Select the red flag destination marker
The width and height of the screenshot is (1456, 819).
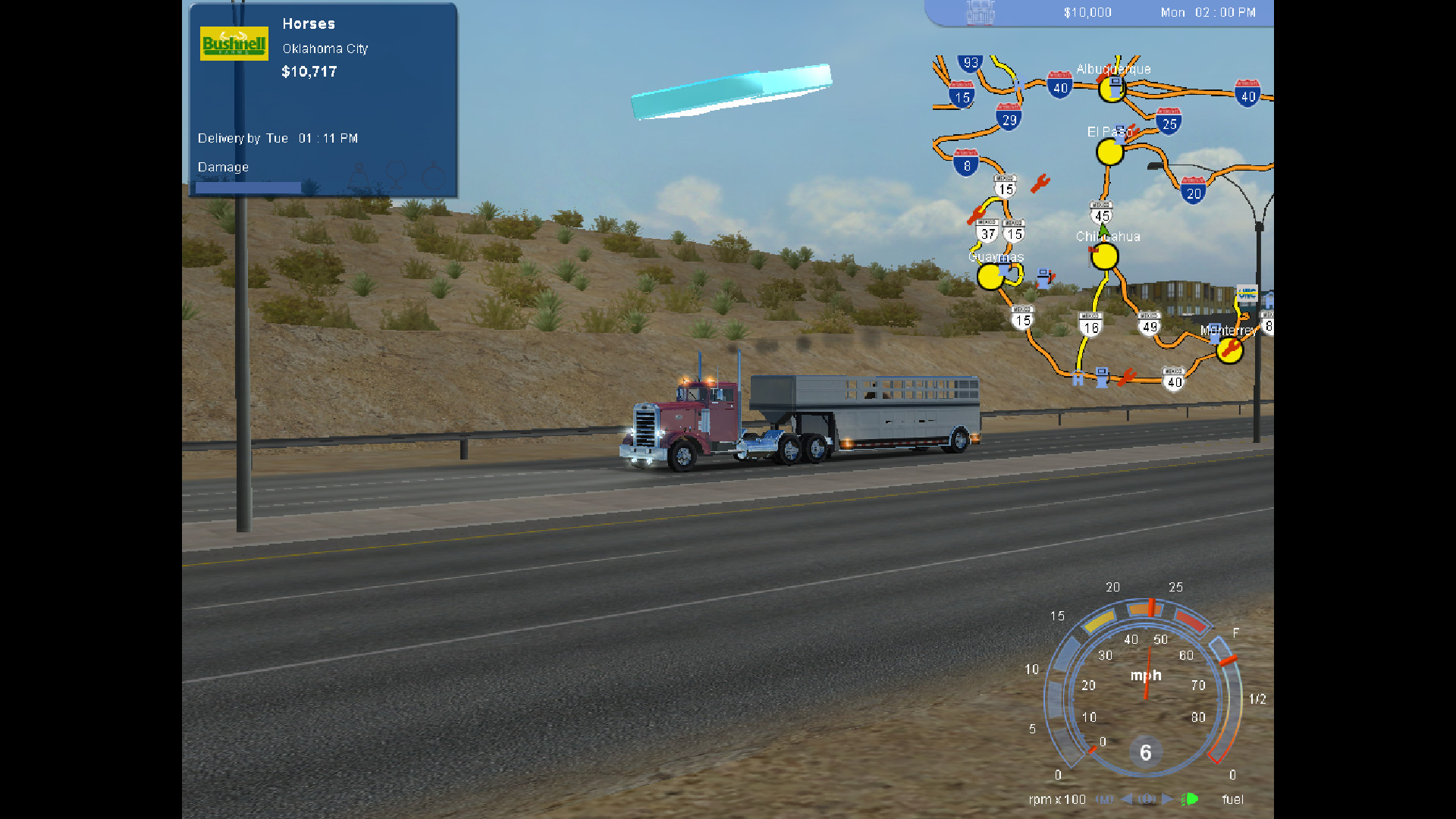pyautogui.click(x=1093, y=249)
